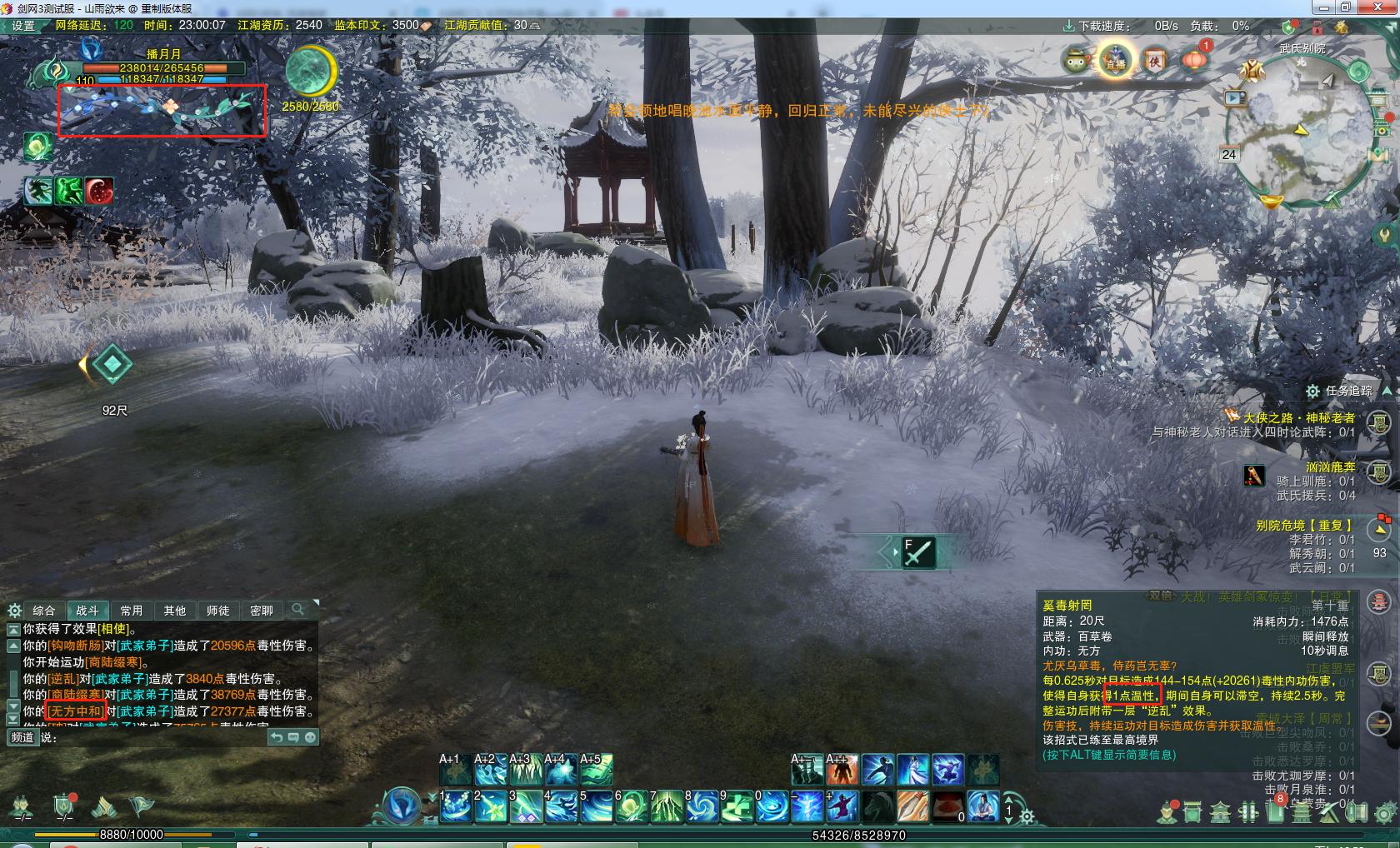Open the chat settings gear
The width and height of the screenshot is (1400, 848).
[14, 611]
